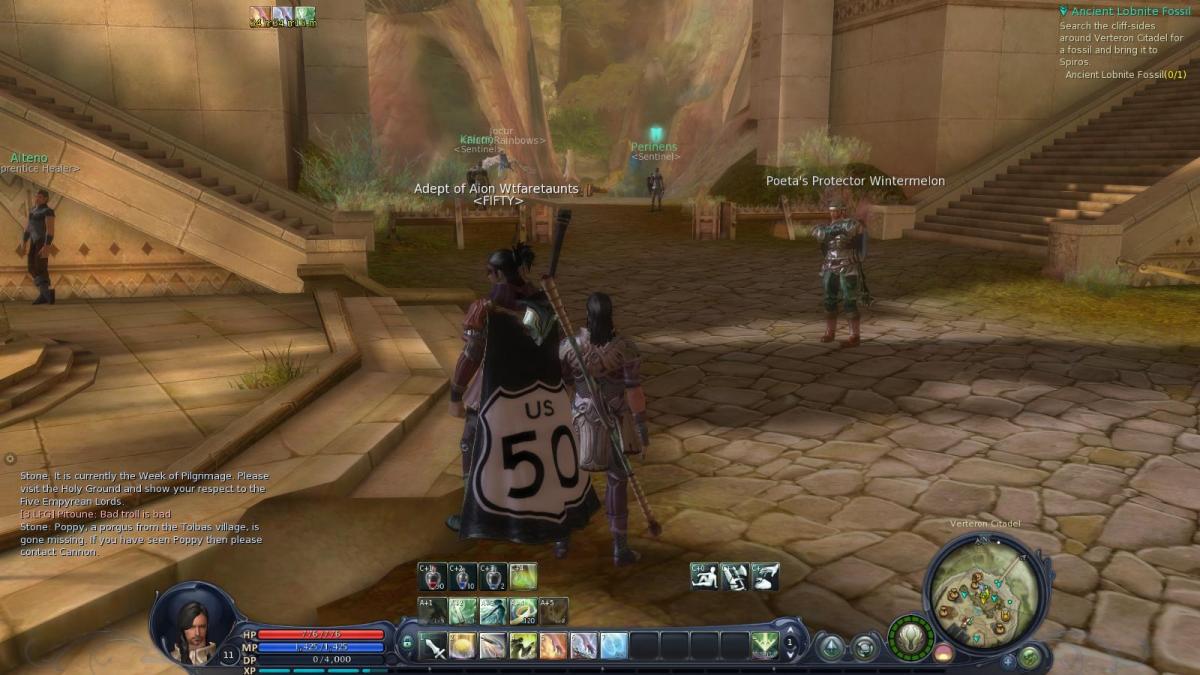
Task: Open the green round menu button
Action: pyautogui.click(x=1029, y=657)
